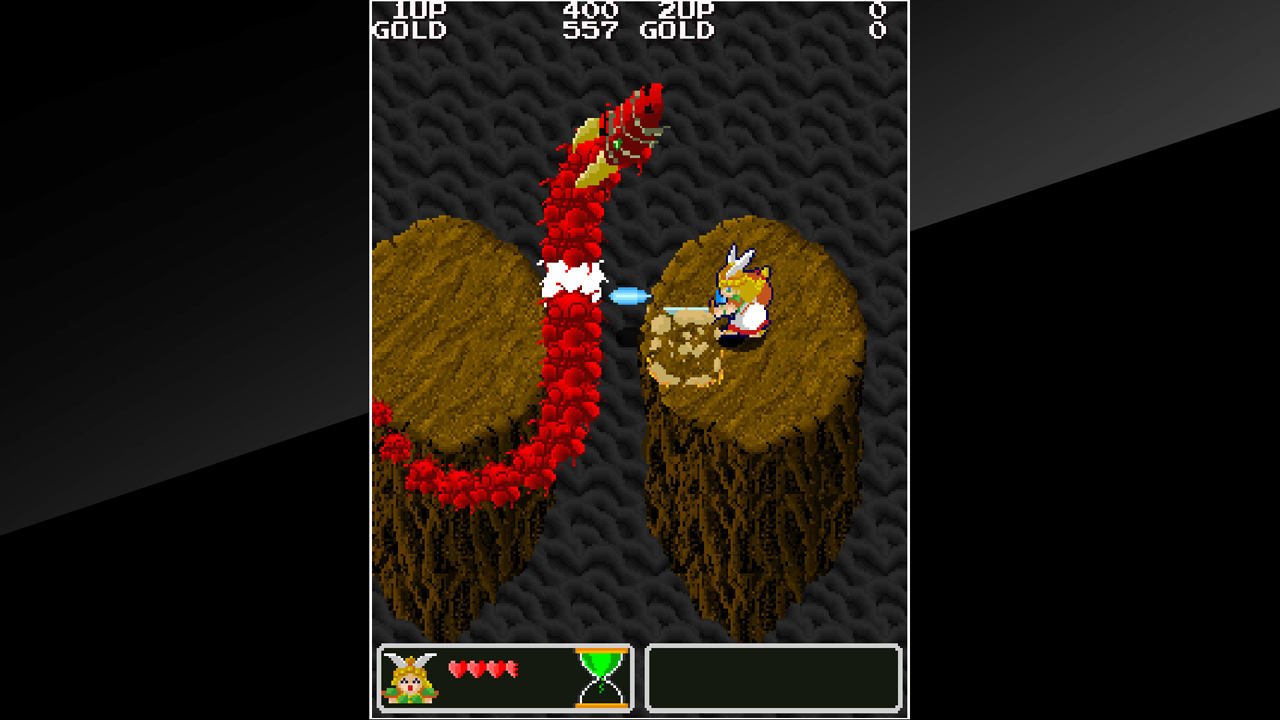Click the score value 557
Image resolution: width=1280 pixels, height=720 pixels.
point(589,29)
